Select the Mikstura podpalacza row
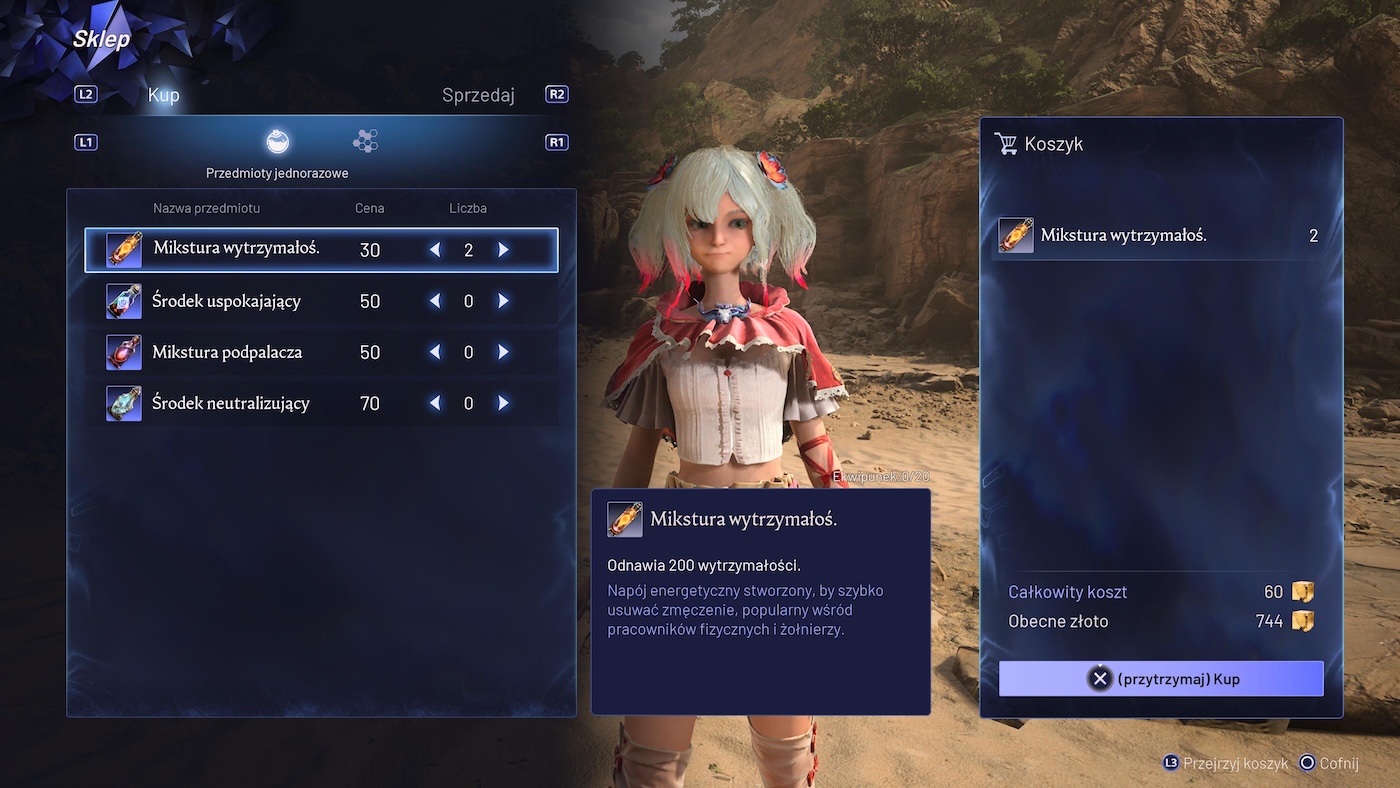The height and width of the screenshot is (788, 1400). (227, 352)
